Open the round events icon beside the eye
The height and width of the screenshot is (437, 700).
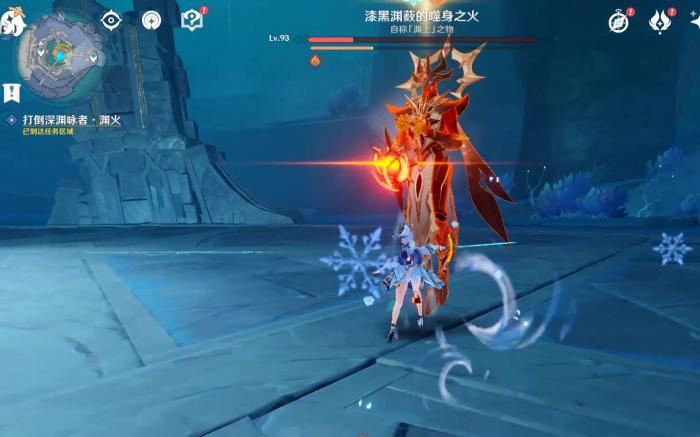pos(151,20)
